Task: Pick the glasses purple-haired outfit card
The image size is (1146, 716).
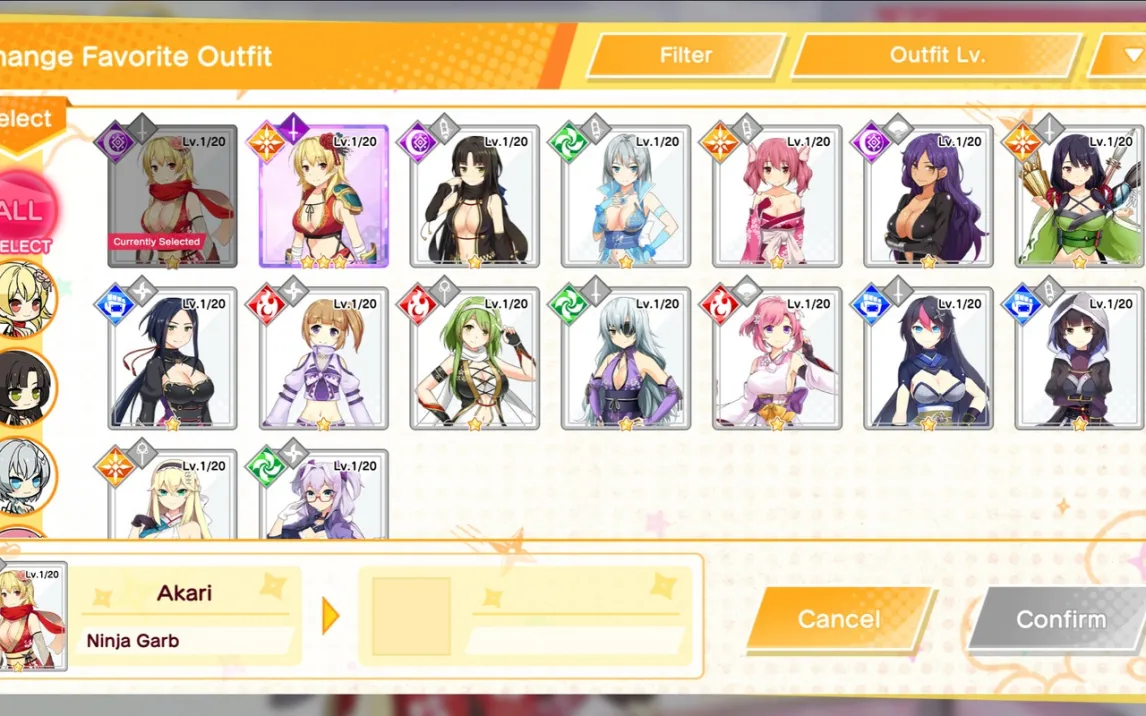Action: tap(323, 497)
